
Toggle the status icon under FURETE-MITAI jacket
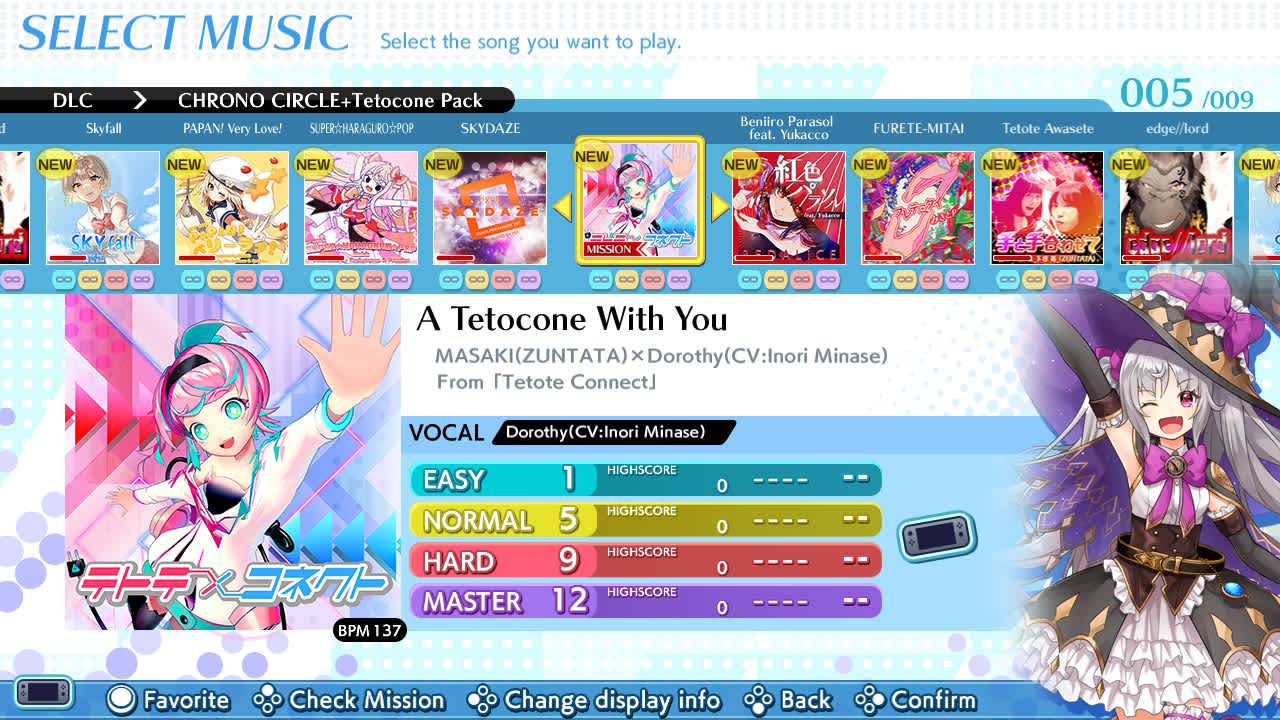[x=880, y=279]
